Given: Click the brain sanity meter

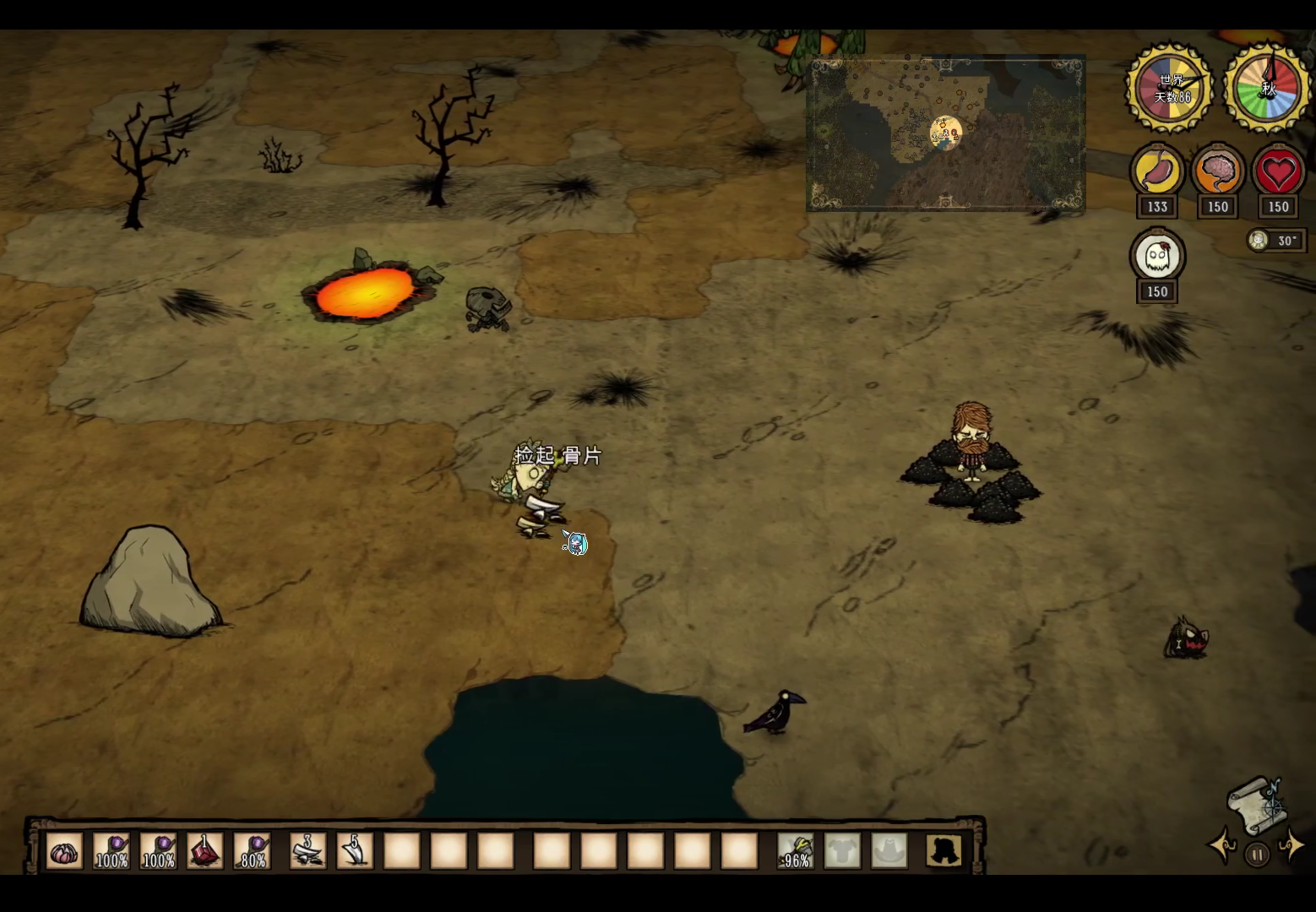Looking at the screenshot, I should click(x=1217, y=172).
